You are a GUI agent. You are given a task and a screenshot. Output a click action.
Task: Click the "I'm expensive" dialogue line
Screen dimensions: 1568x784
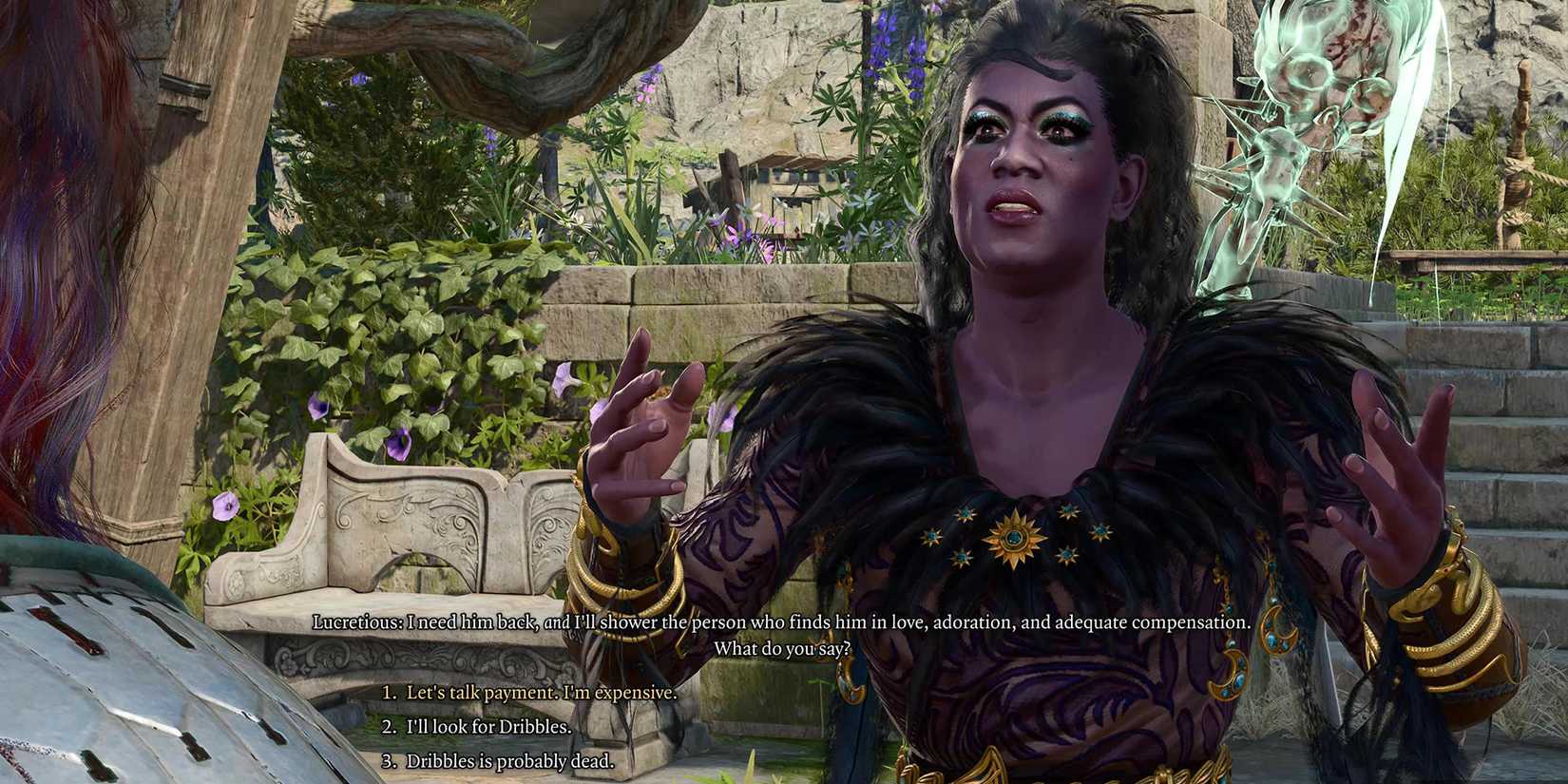click(x=618, y=695)
